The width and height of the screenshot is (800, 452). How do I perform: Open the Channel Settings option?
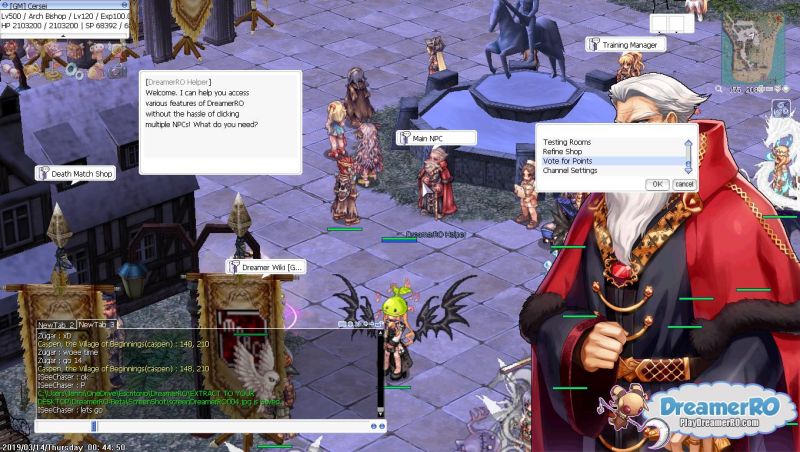click(569, 171)
